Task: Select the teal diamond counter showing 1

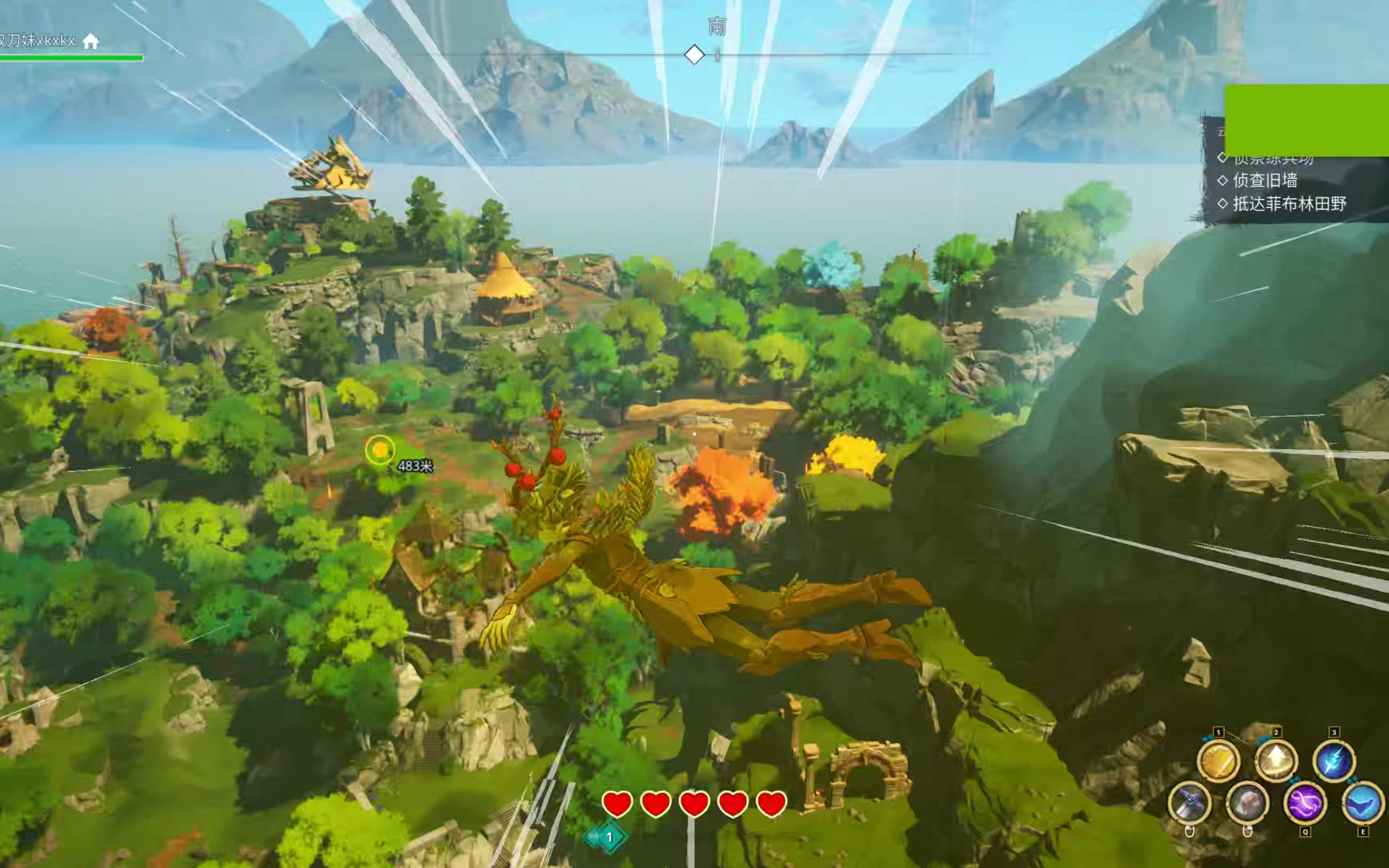Action: [x=609, y=837]
